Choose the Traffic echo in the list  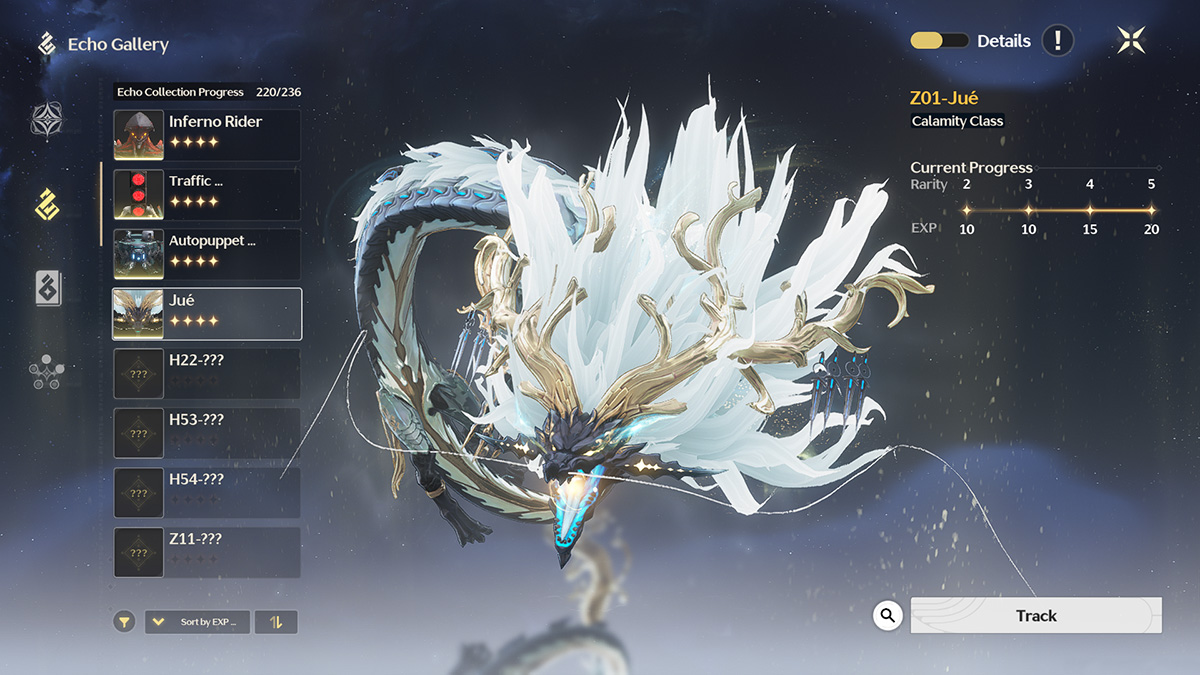pyautogui.click(x=207, y=194)
